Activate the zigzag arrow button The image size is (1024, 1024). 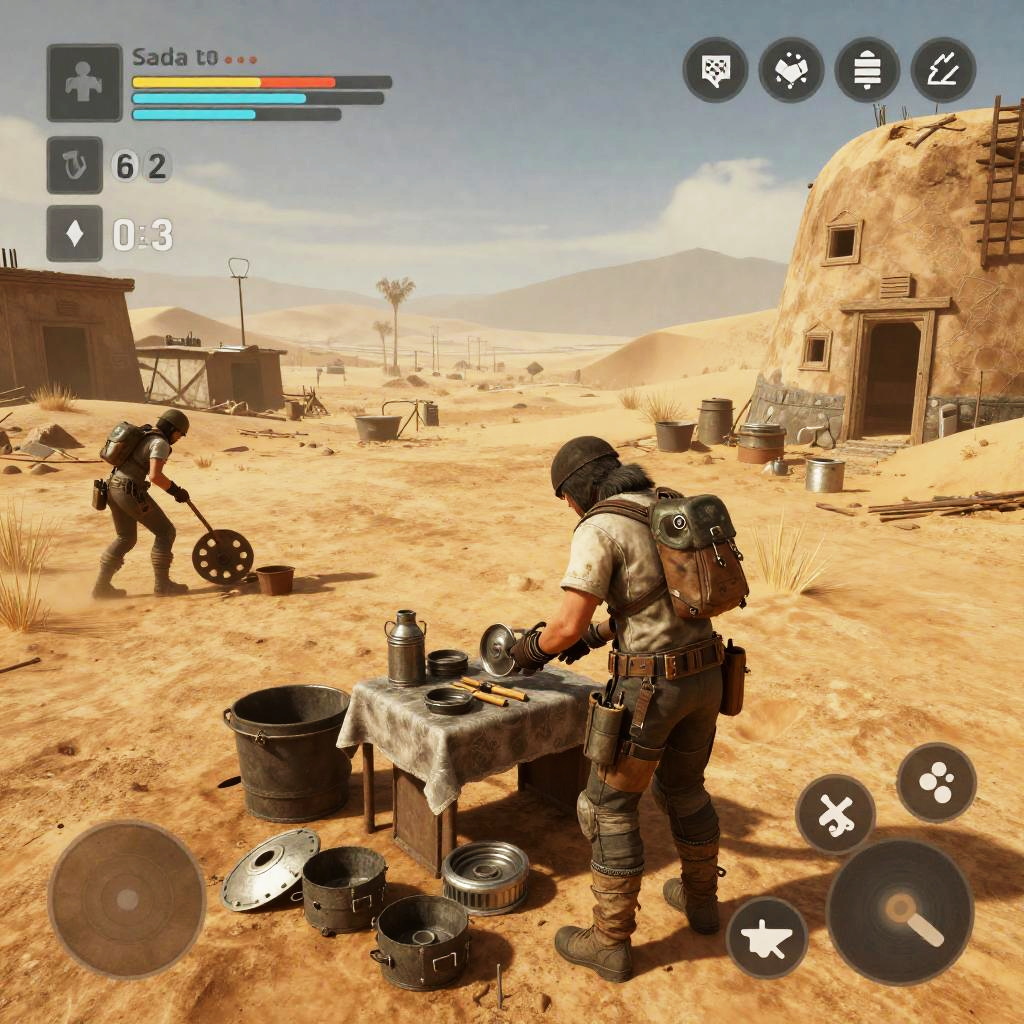(943, 70)
